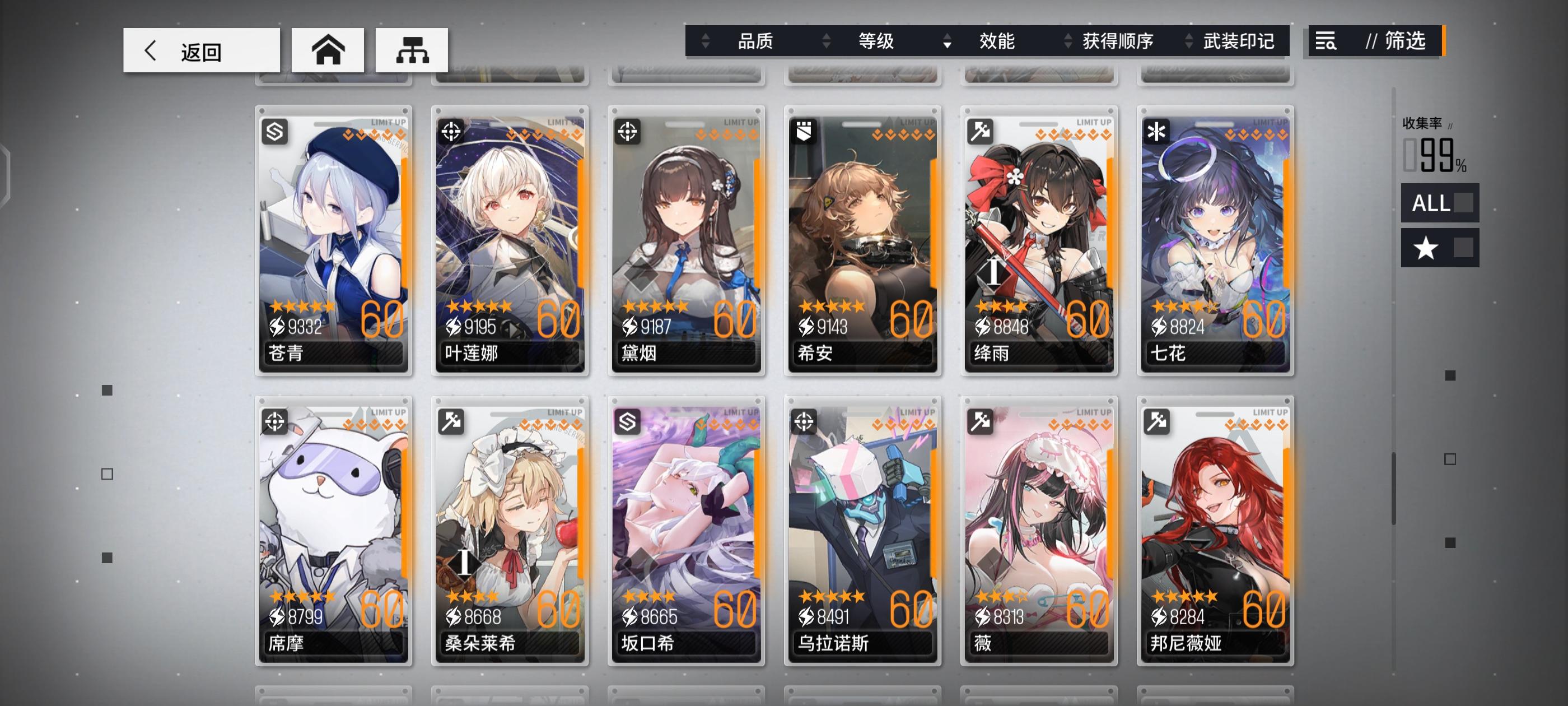Open the sort arrows beside 武装印记

pyautogui.click(x=1188, y=41)
